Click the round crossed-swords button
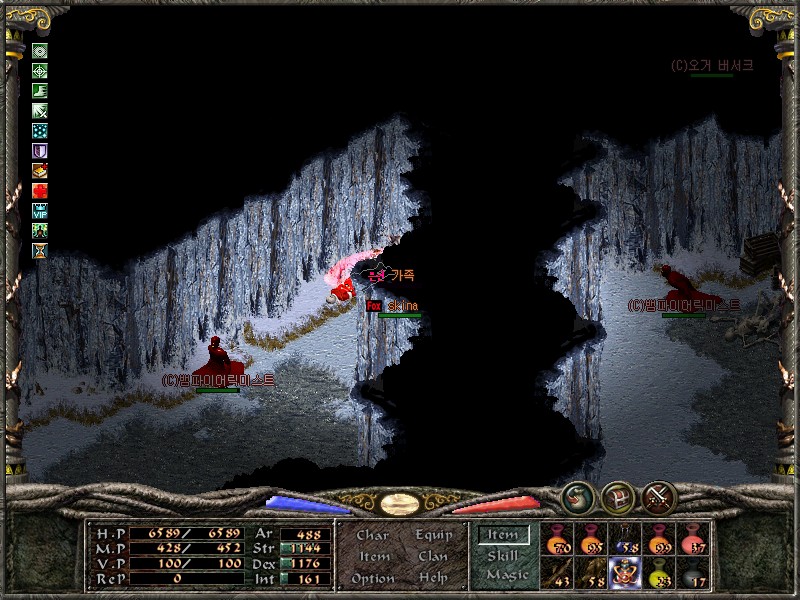 tap(661, 496)
